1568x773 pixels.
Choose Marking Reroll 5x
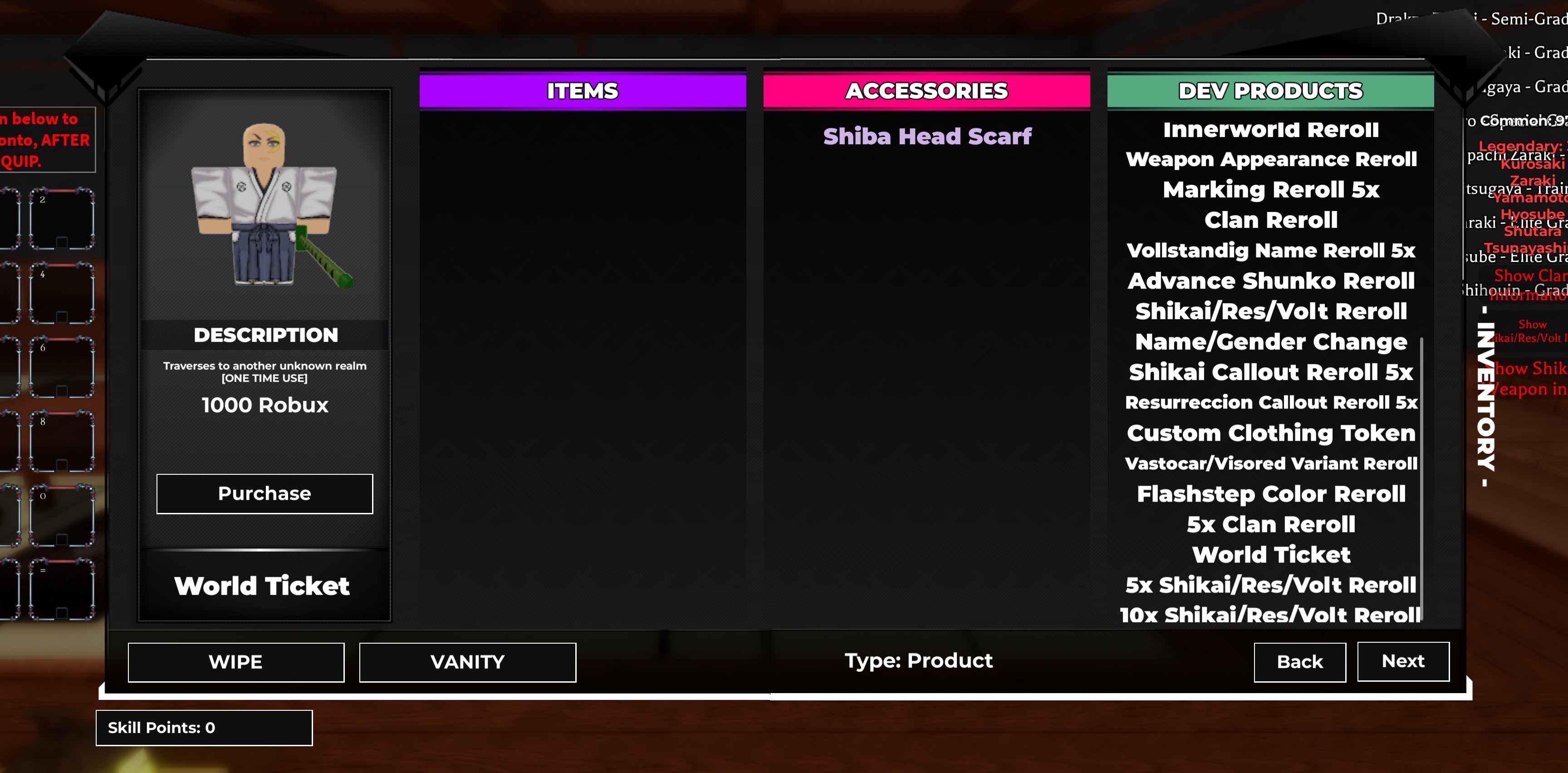pos(1270,189)
